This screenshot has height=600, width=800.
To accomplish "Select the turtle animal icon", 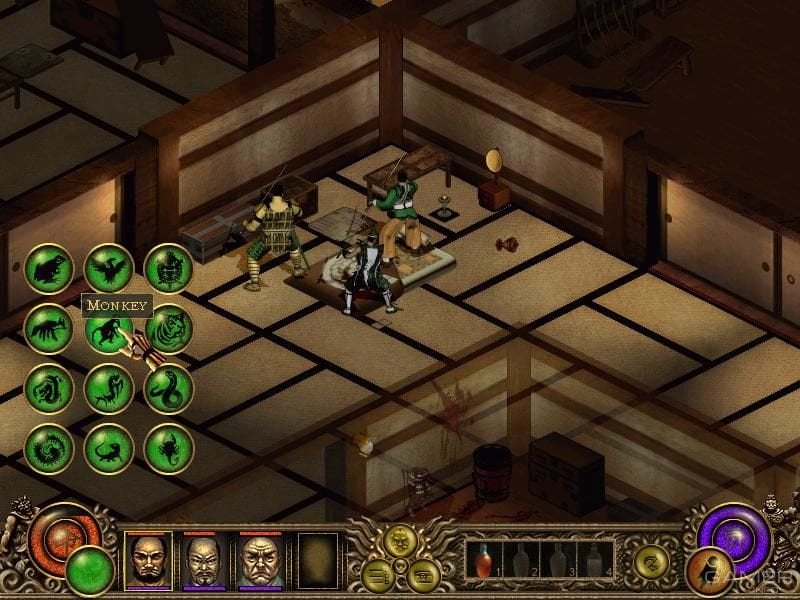I will pyautogui.click(x=168, y=269).
